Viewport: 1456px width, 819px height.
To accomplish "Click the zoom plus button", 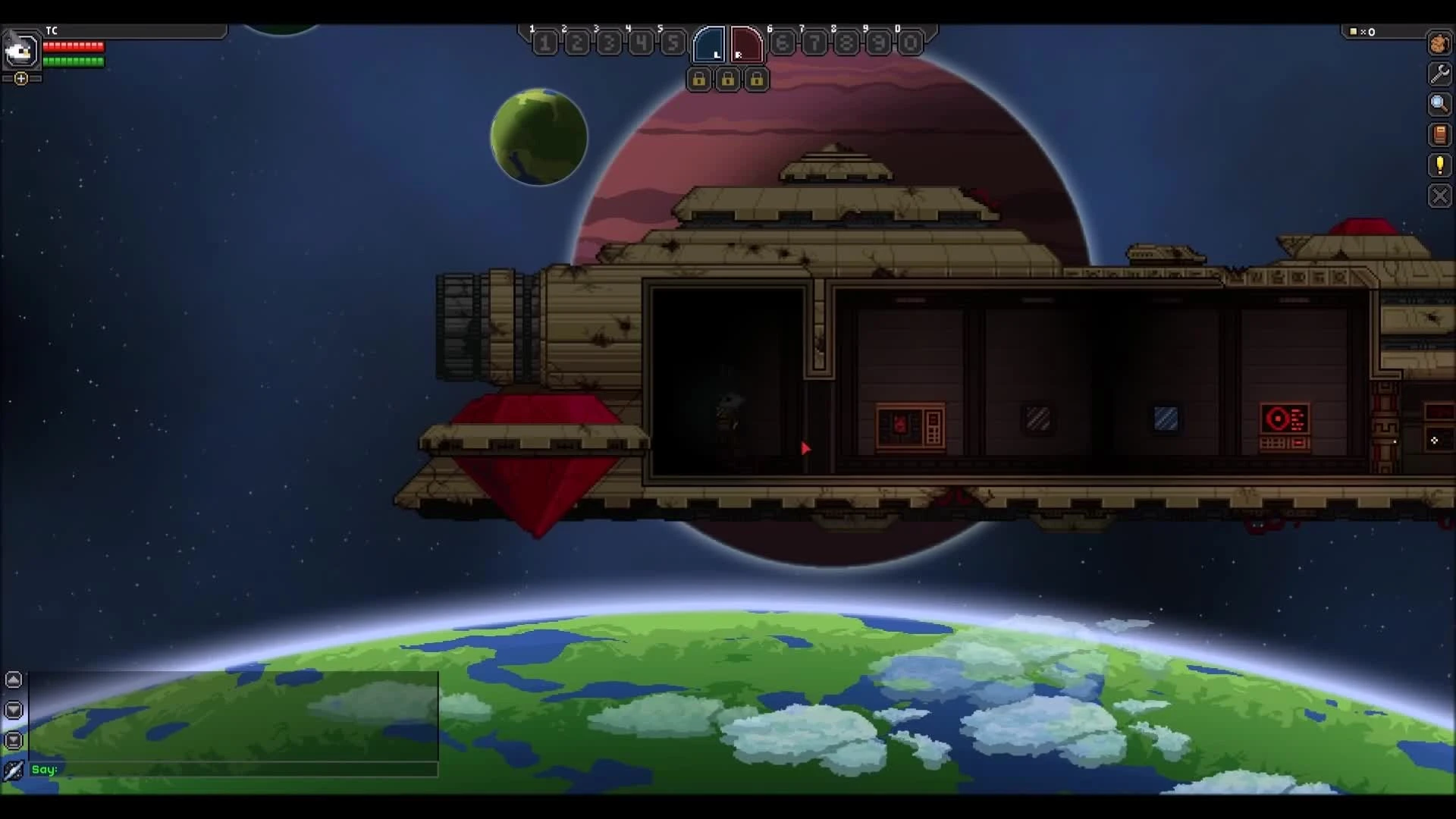I will point(21,78).
